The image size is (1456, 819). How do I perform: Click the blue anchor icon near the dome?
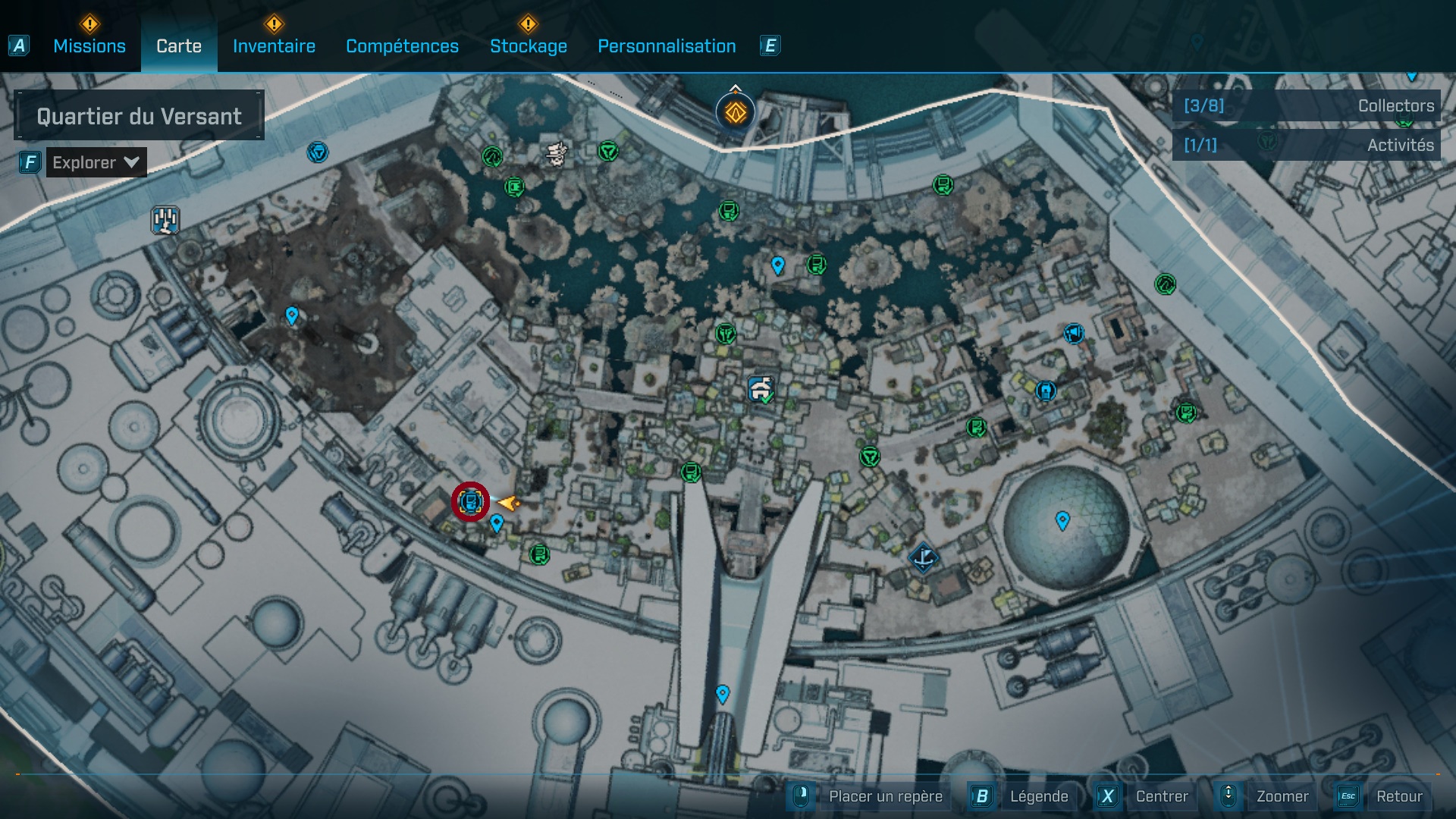924,559
